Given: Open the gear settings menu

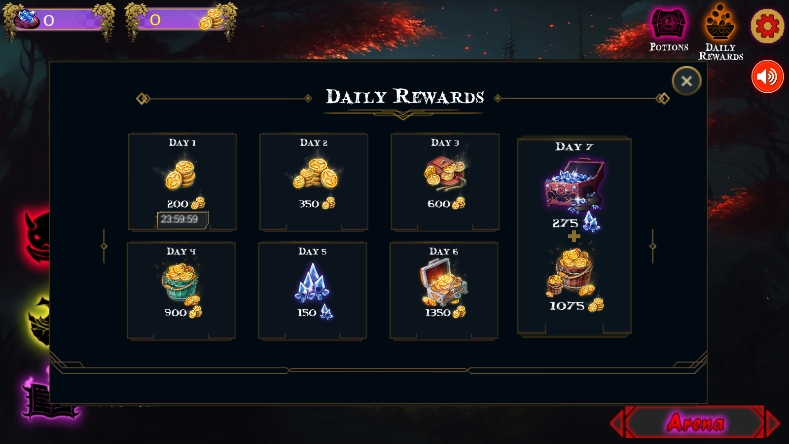Looking at the screenshot, I should pyautogui.click(x=767, y=26).
